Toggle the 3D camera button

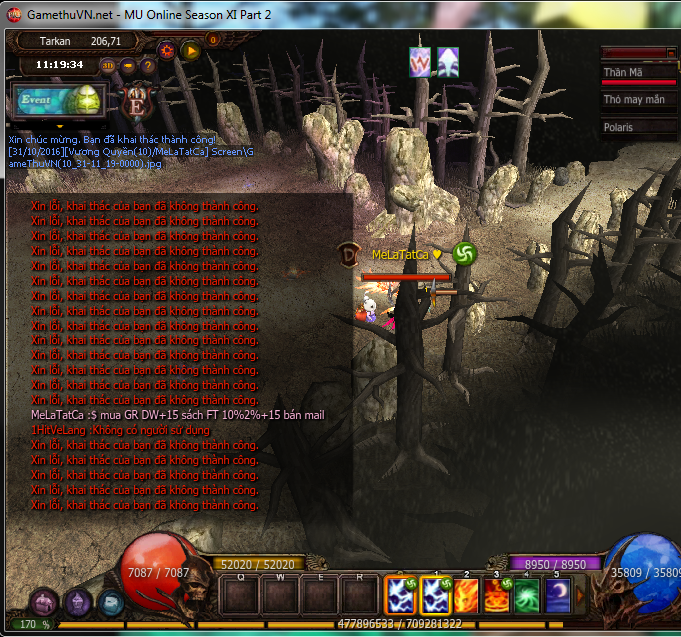[x=108, y=66]
